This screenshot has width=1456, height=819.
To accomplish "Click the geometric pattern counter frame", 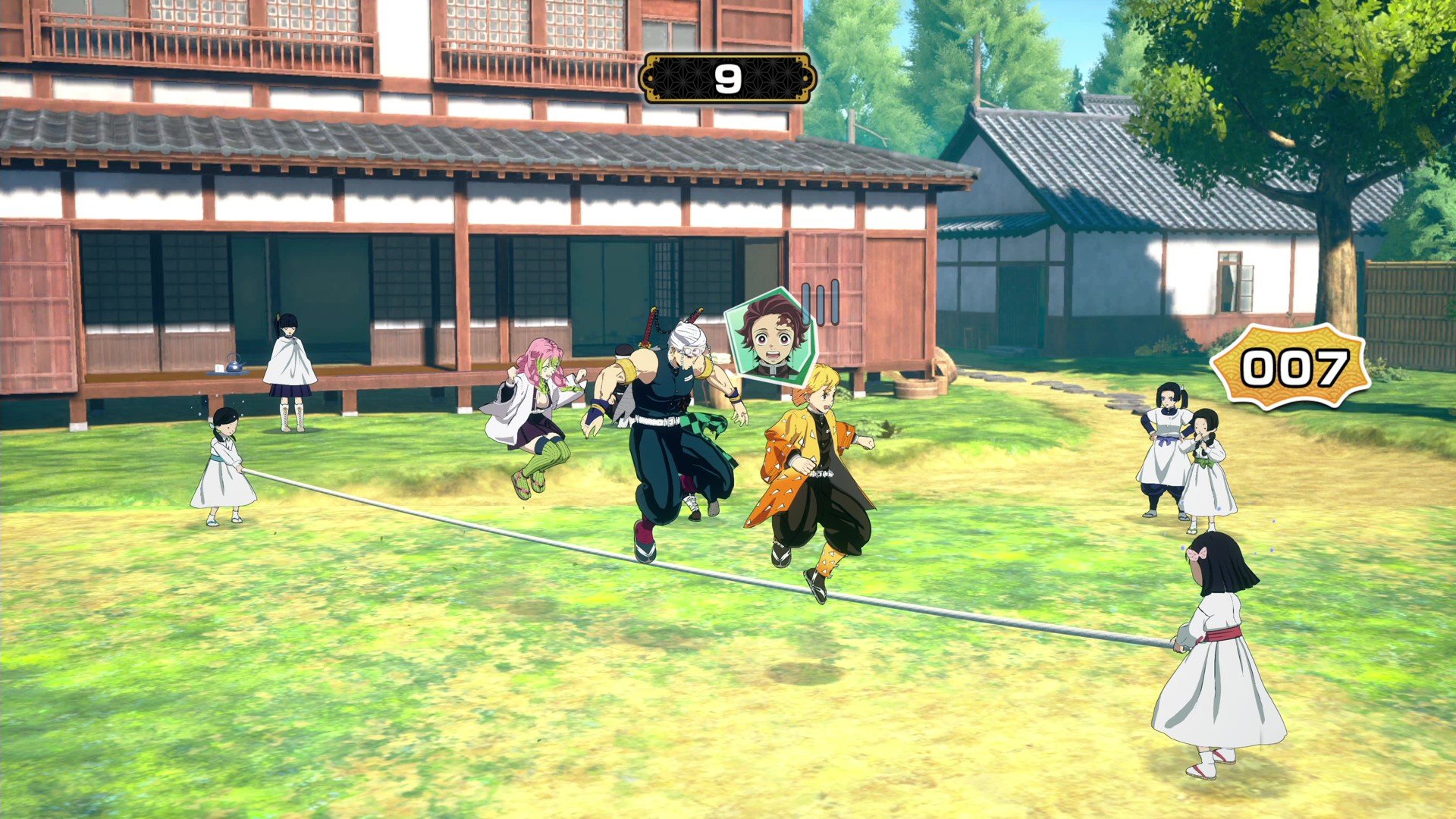I will pos(682,78).
